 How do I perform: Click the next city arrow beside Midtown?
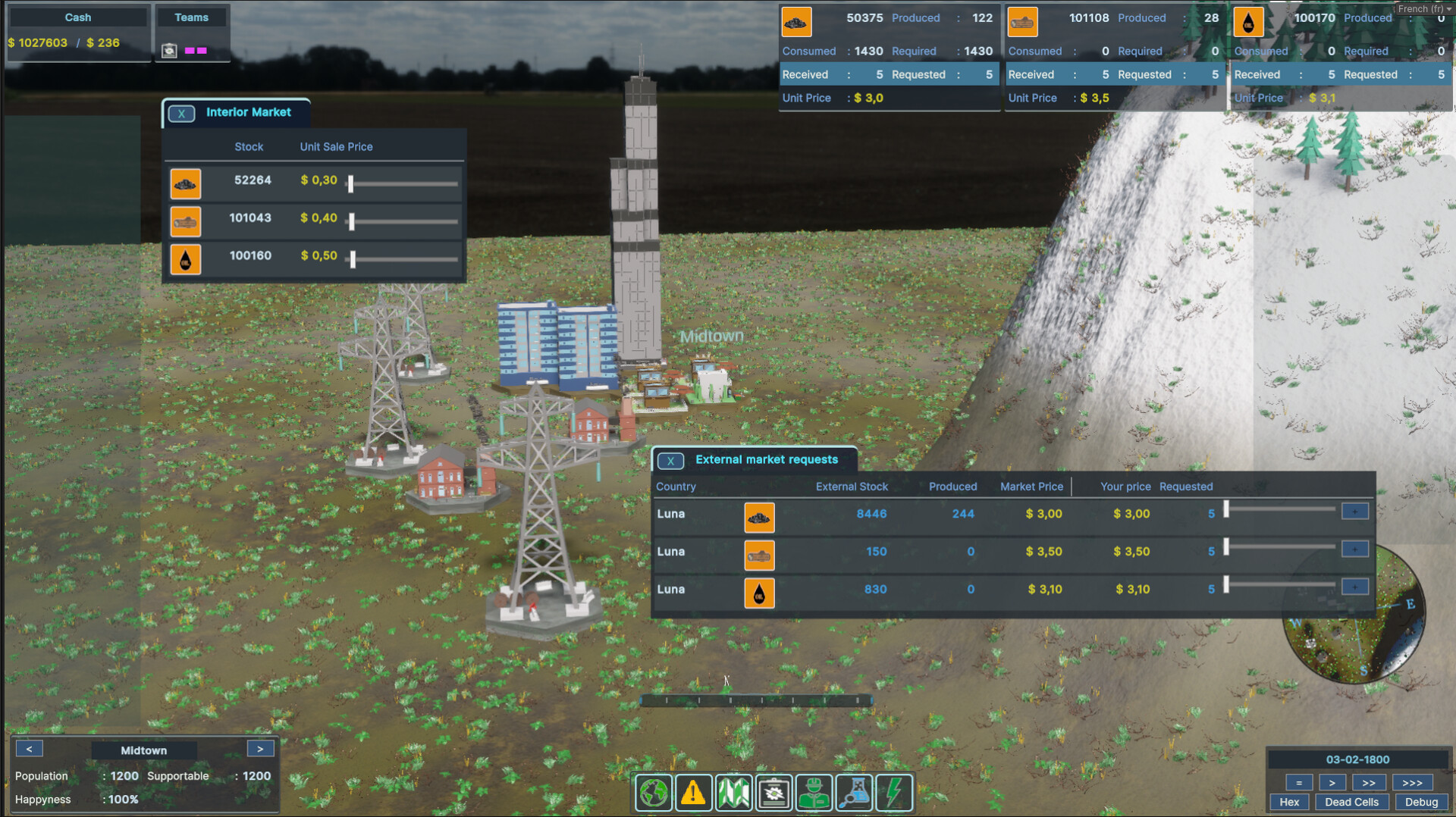coord(260,748)
